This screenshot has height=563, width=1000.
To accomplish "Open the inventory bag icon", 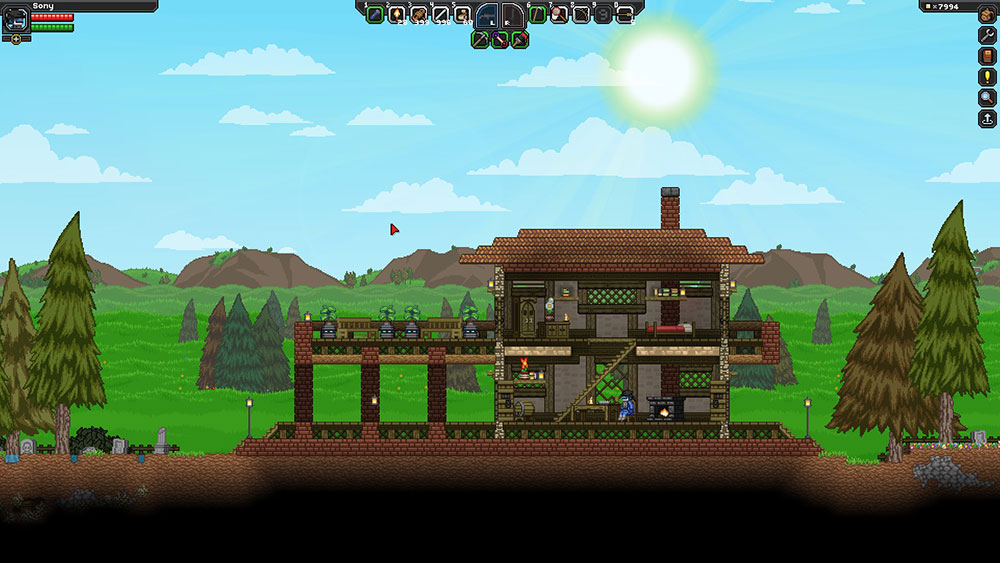I will click(x=987, y=13).
